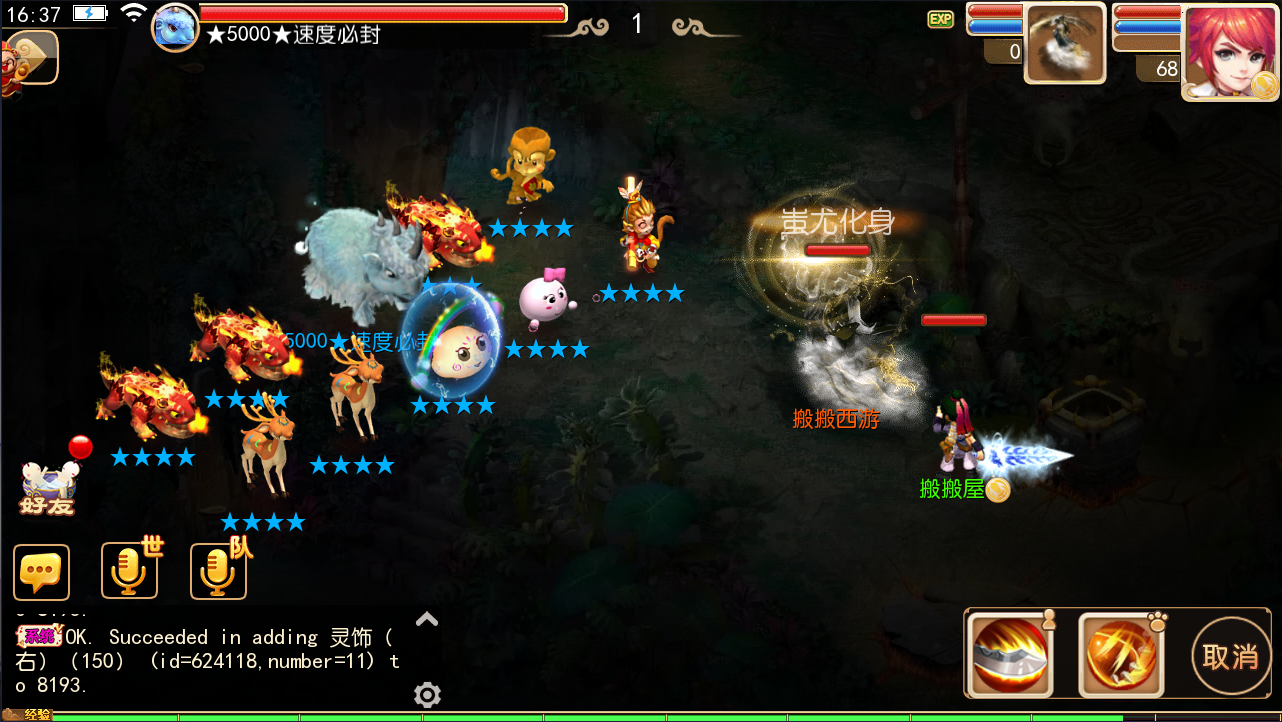Viewport: 1282px width, 722px height.
Task: Enable the 队 team voice chat mic
Action: pyautogui.click(x=217, y=572)
